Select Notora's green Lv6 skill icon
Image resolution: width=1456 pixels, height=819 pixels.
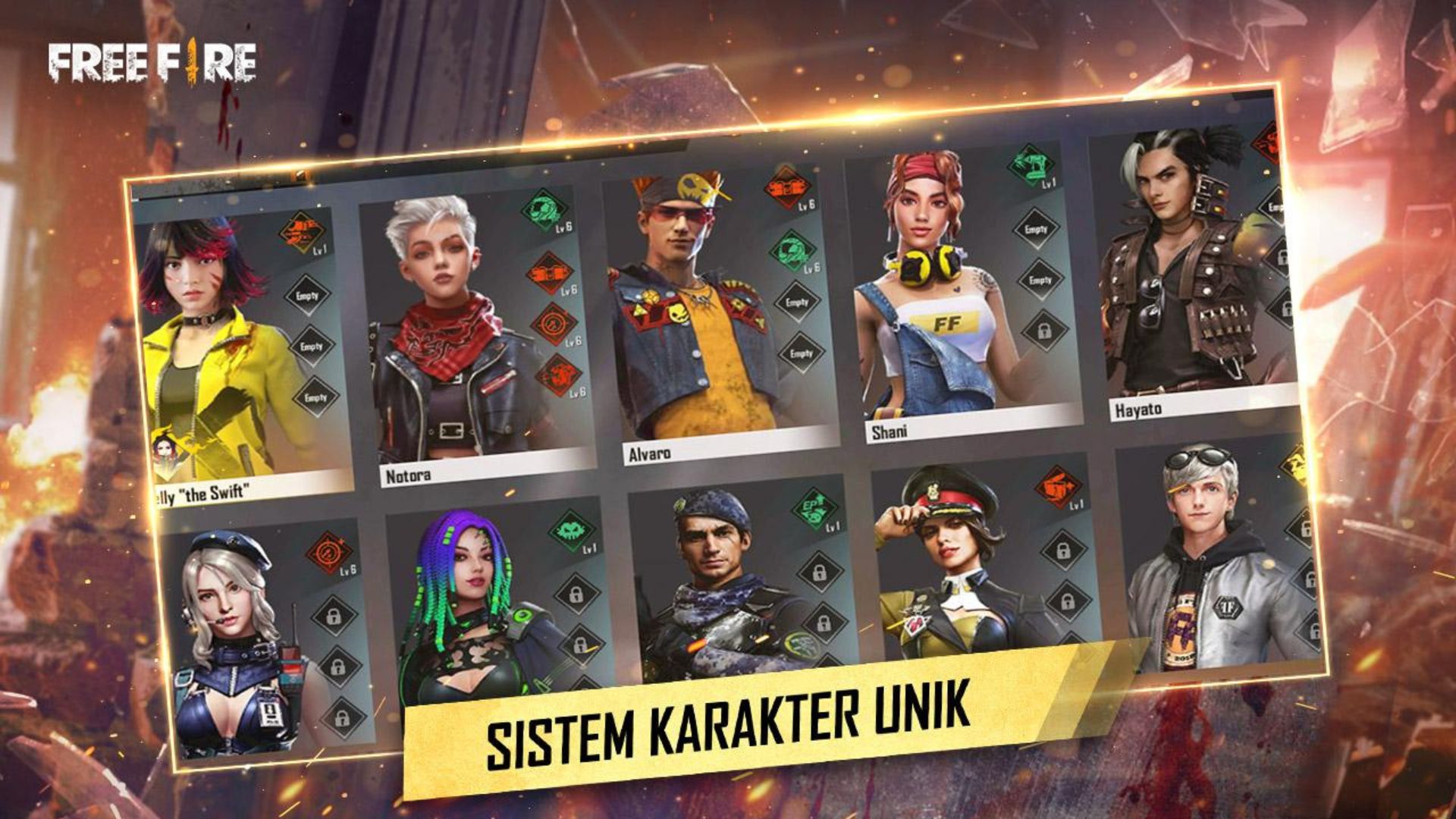(544, 209)
